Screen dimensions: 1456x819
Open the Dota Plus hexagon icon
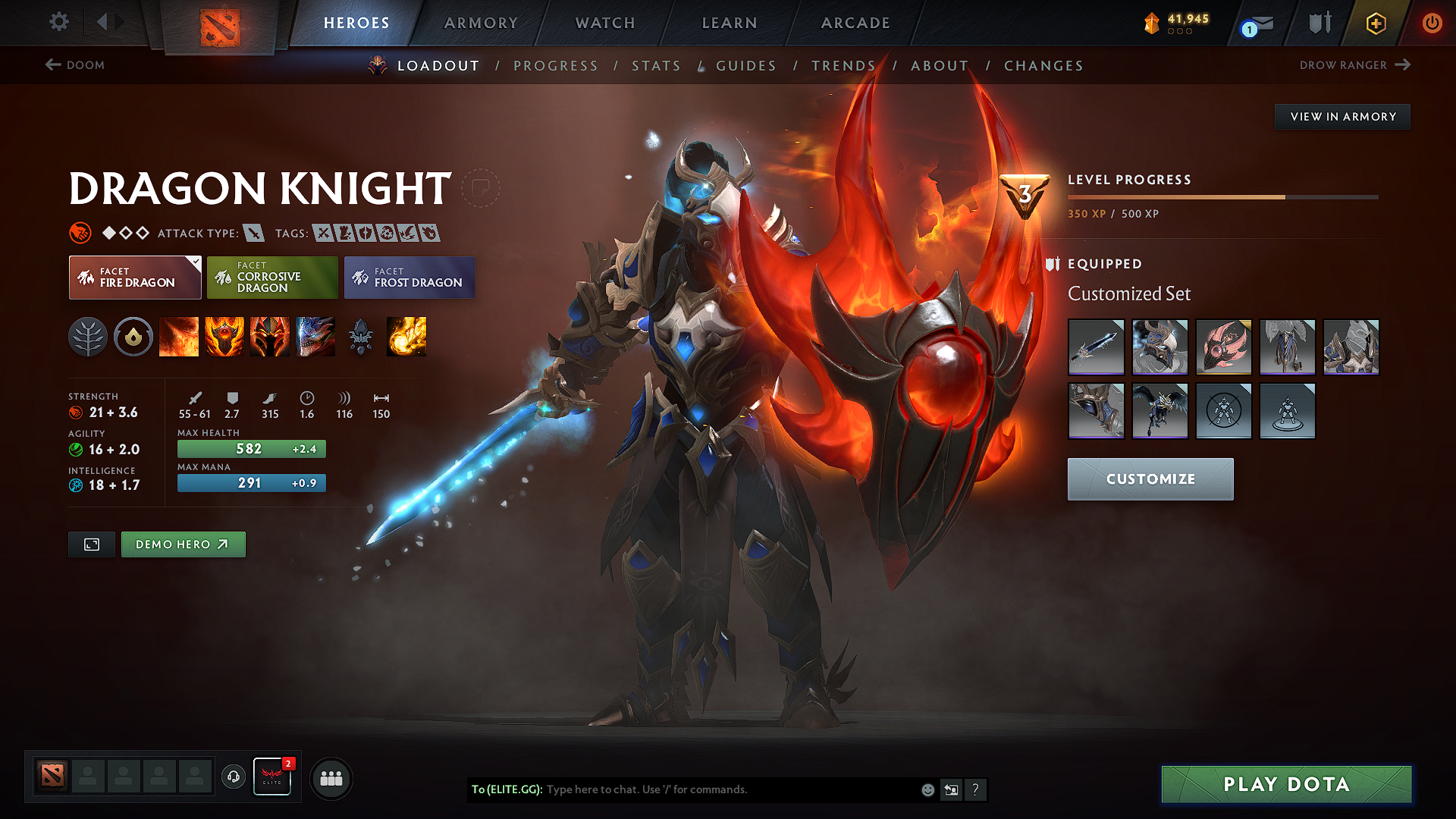(x=1375, y=23)
